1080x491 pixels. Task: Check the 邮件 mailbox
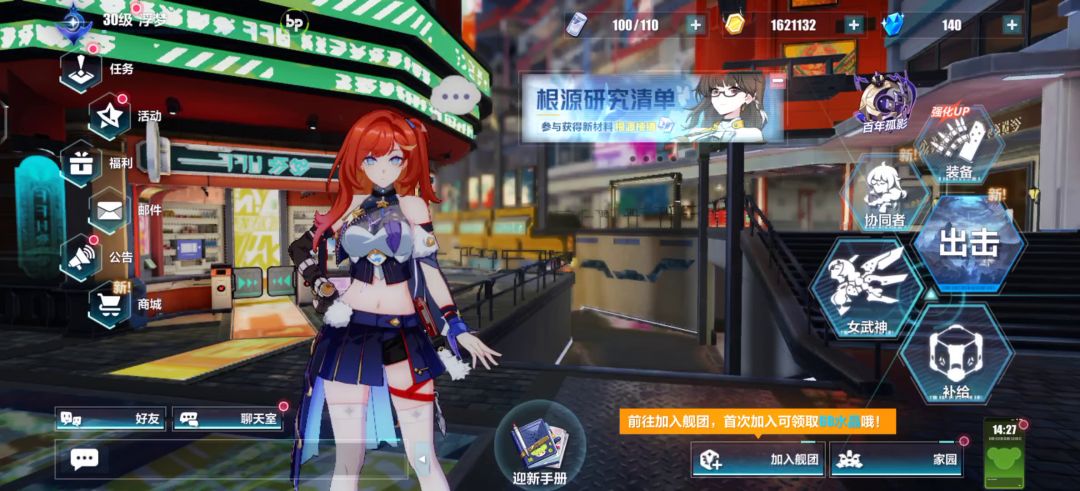pyautogui.click(x=110, y=211)
